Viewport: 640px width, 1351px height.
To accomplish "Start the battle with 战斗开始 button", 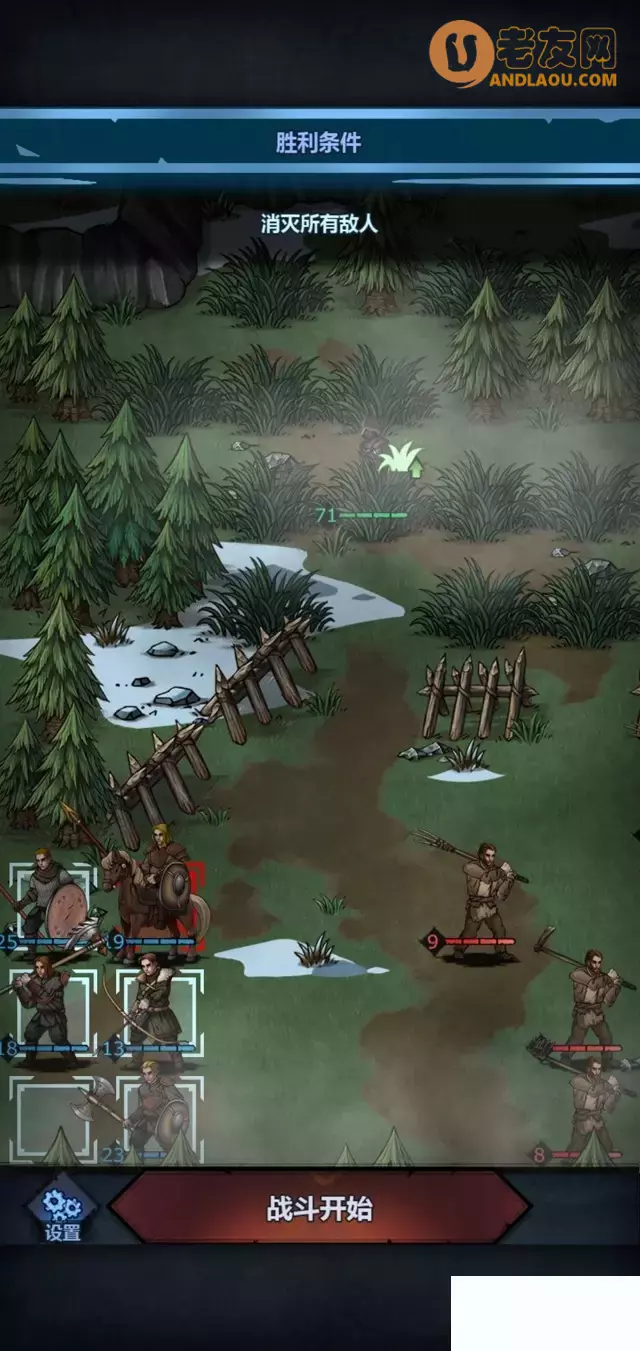I will 319,1209.
